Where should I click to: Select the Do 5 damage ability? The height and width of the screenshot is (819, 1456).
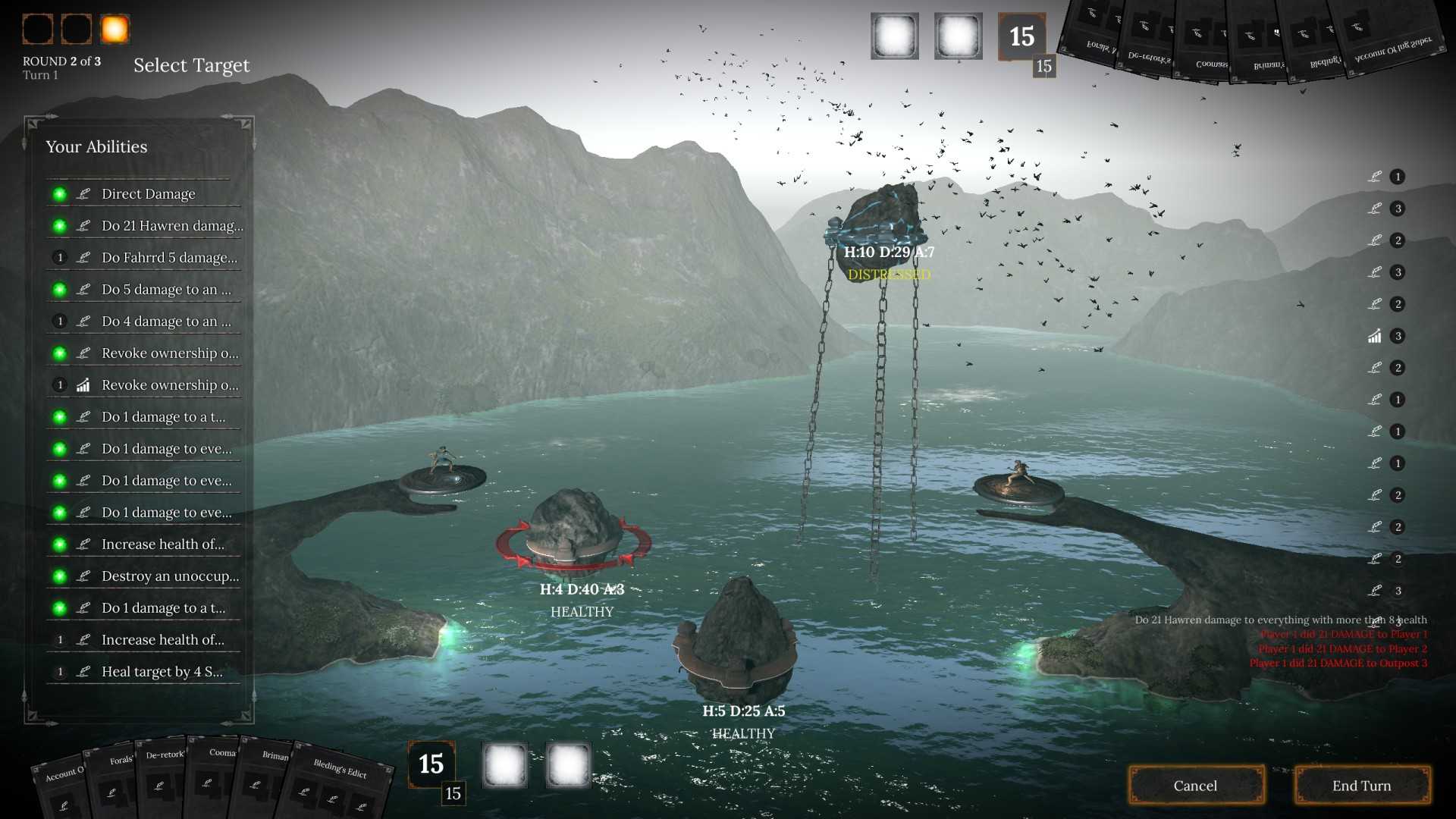point(166,290)
